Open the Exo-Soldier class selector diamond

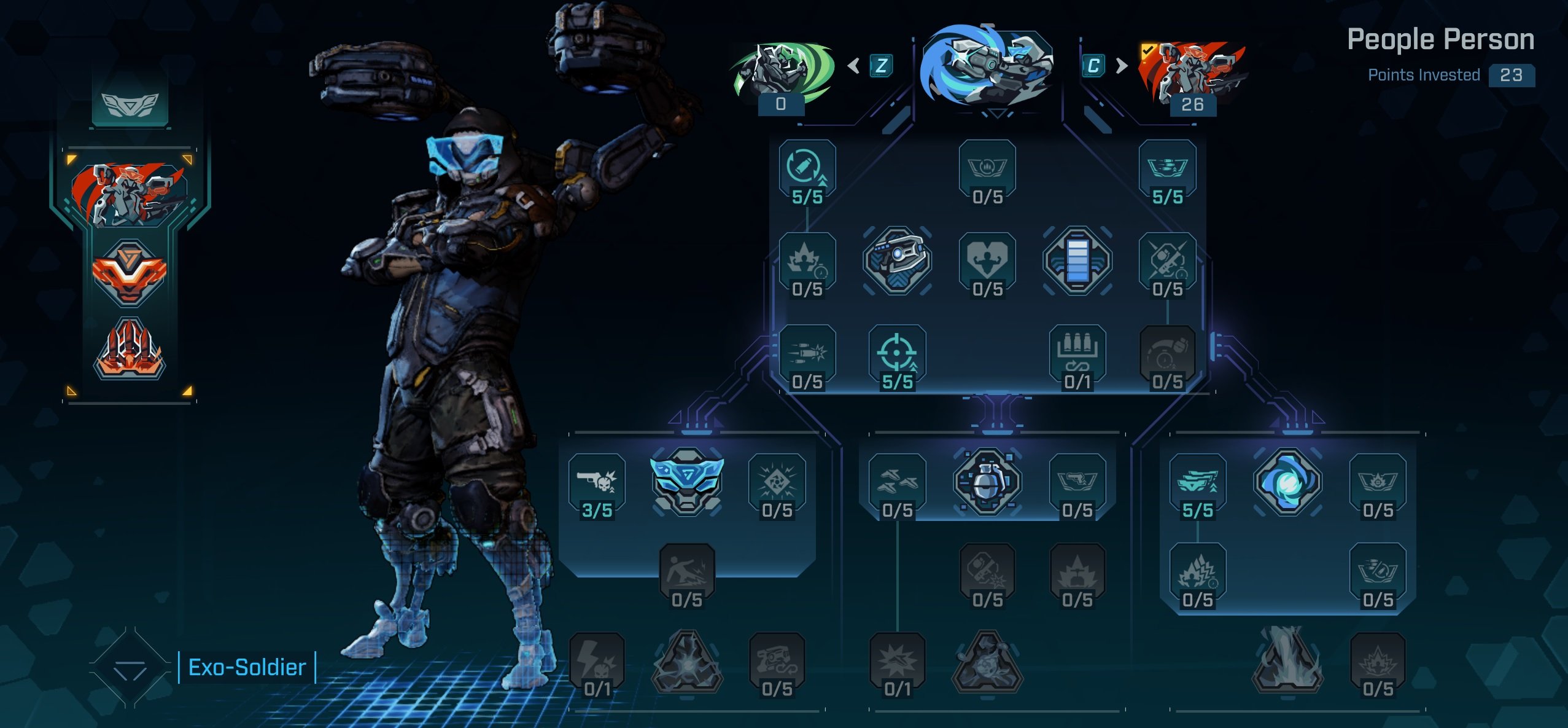(130, 668)
